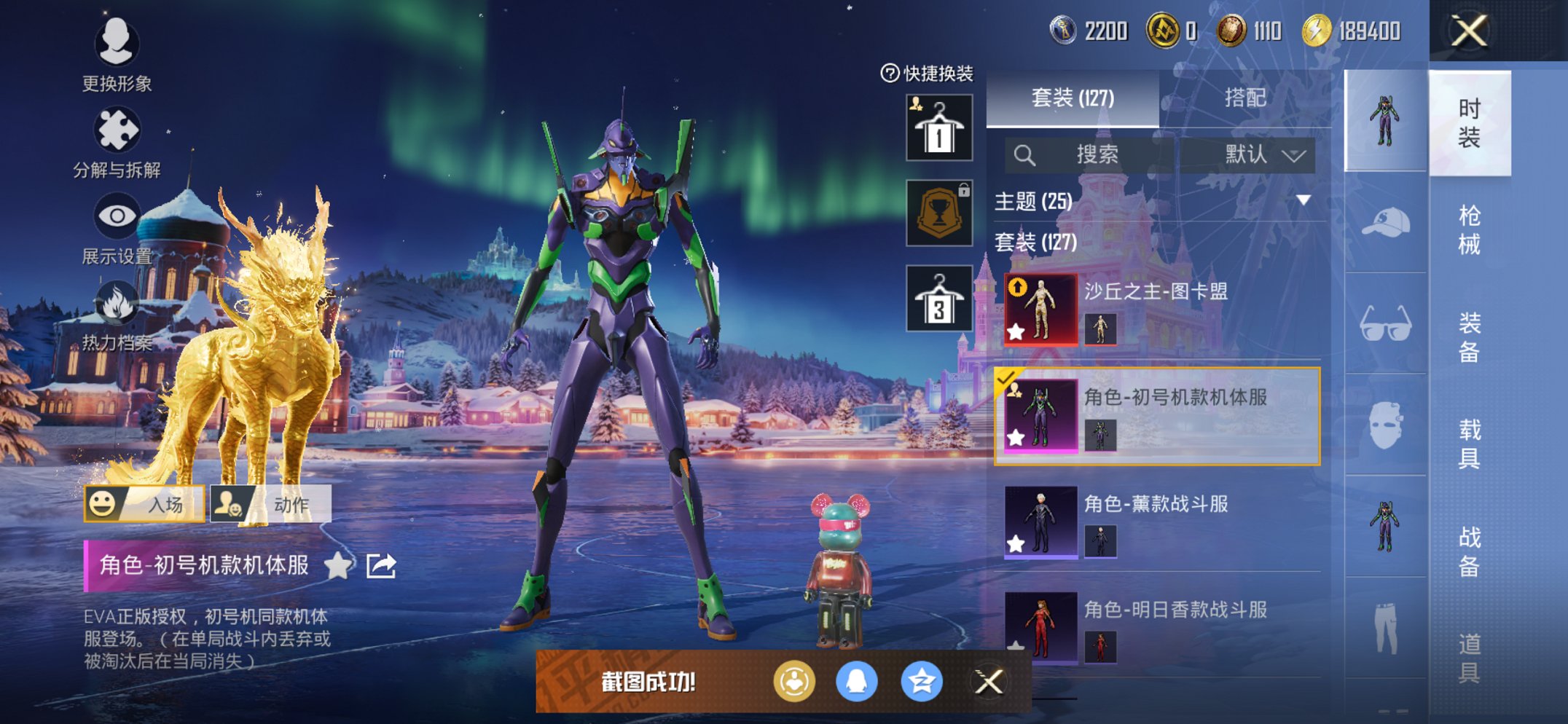Switch to the 搭配 tab
1568x724 pixels.
point(1244,98)
